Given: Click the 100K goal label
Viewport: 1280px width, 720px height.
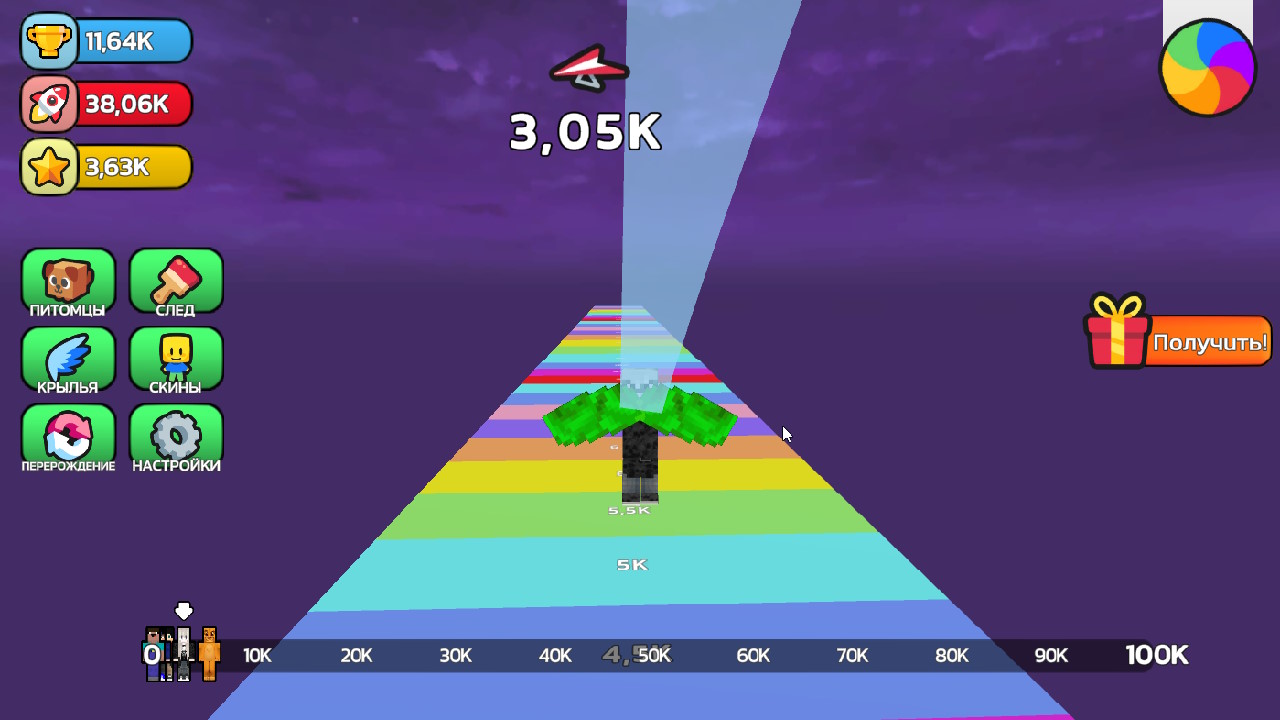Looking at the screenshot, I should pos(1156,655).
